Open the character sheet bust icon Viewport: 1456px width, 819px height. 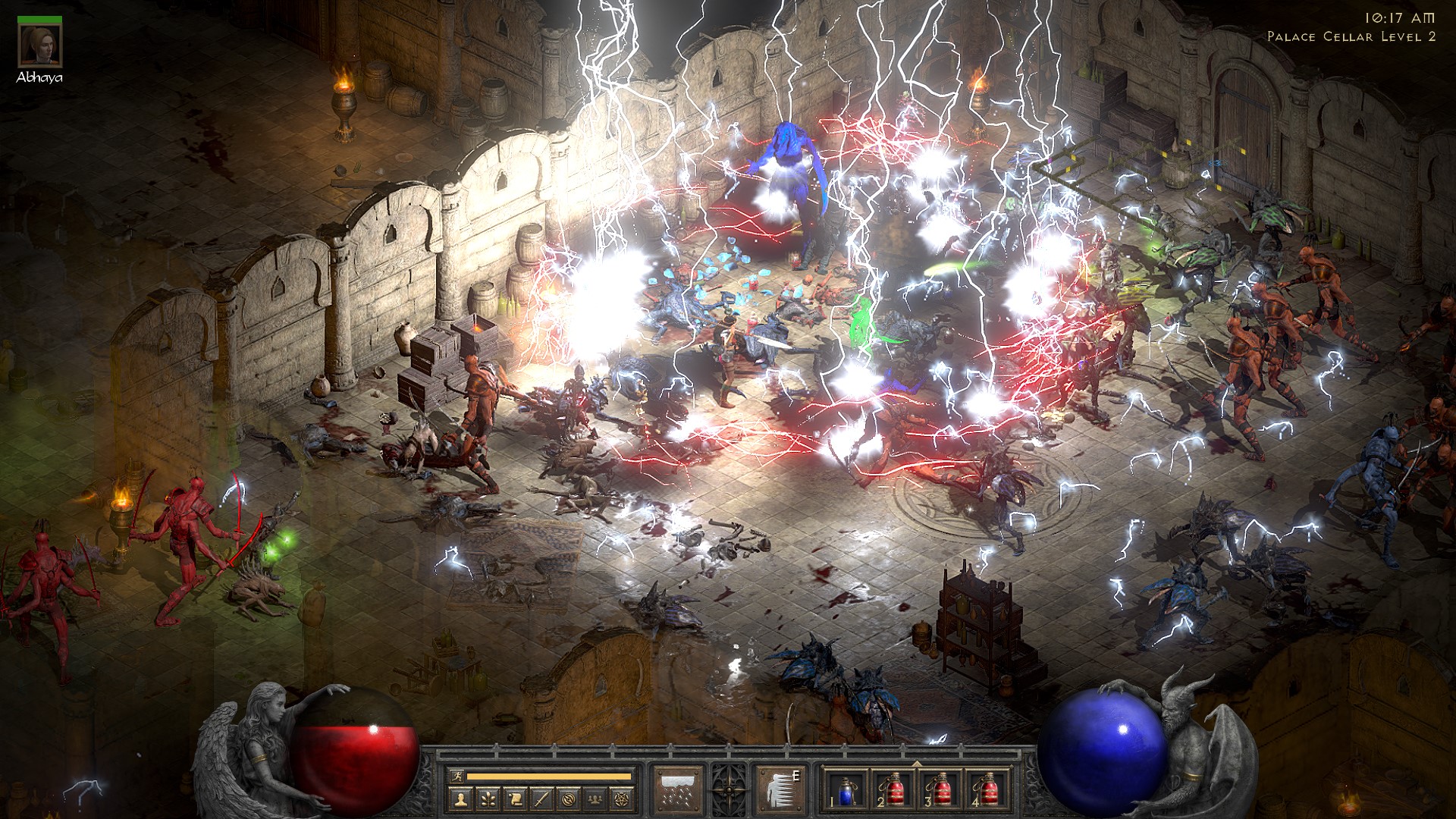coord(460,799)
